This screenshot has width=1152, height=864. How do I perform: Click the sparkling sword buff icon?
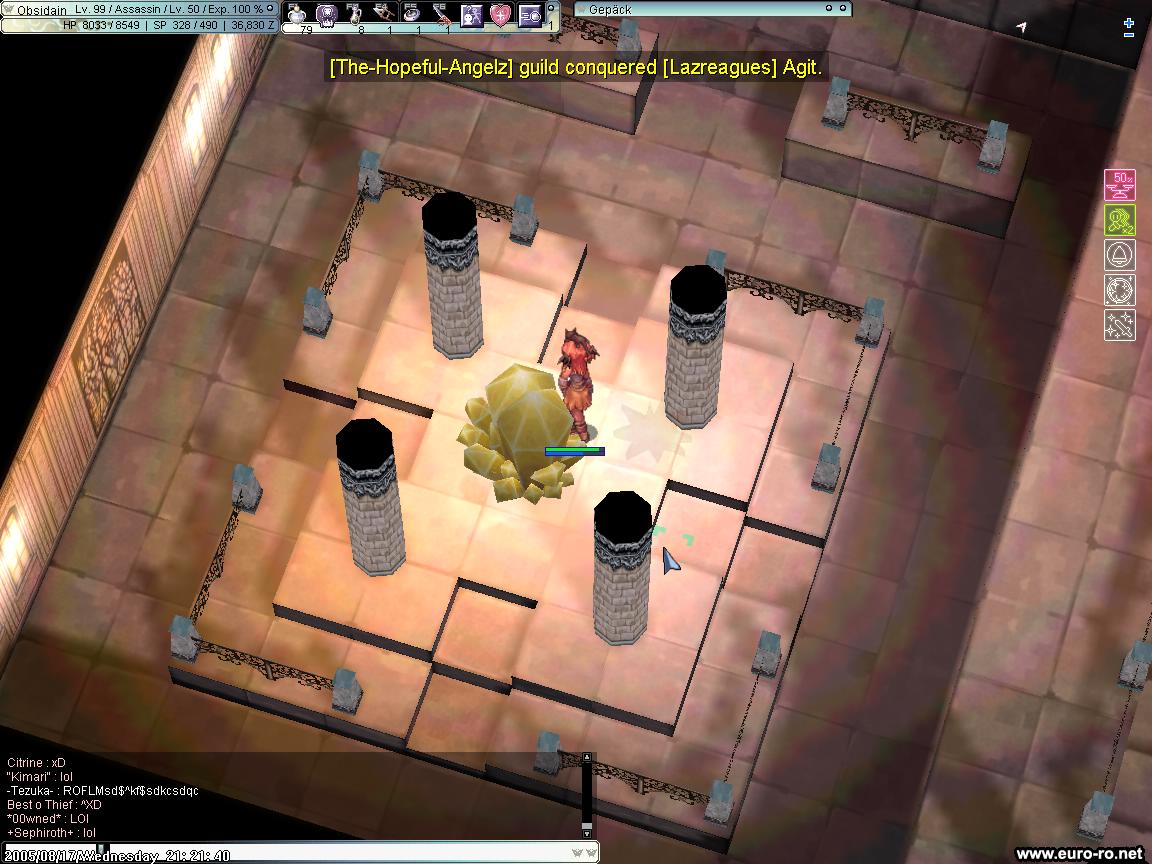coord(1119,325)
